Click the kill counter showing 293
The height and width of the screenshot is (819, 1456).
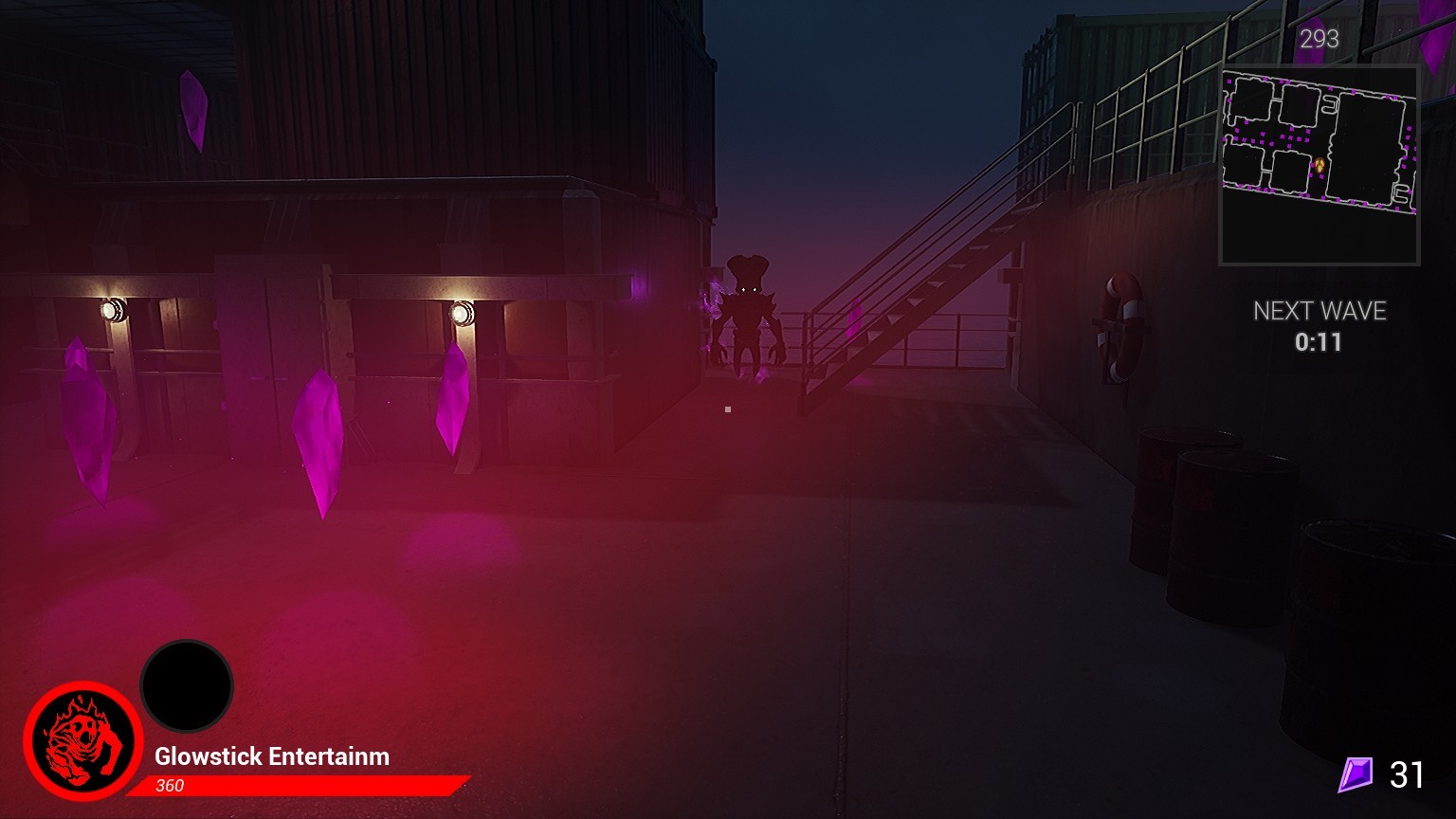coord(1318,40)
